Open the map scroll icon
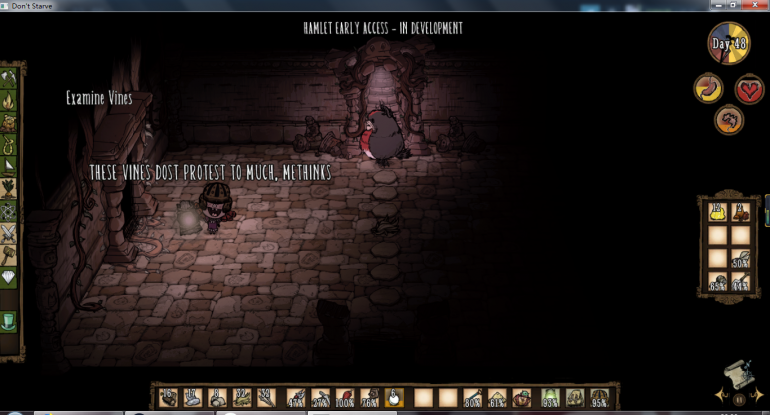Screen dimensions: 770x415 pyautogui.click(x=738, y=372)
